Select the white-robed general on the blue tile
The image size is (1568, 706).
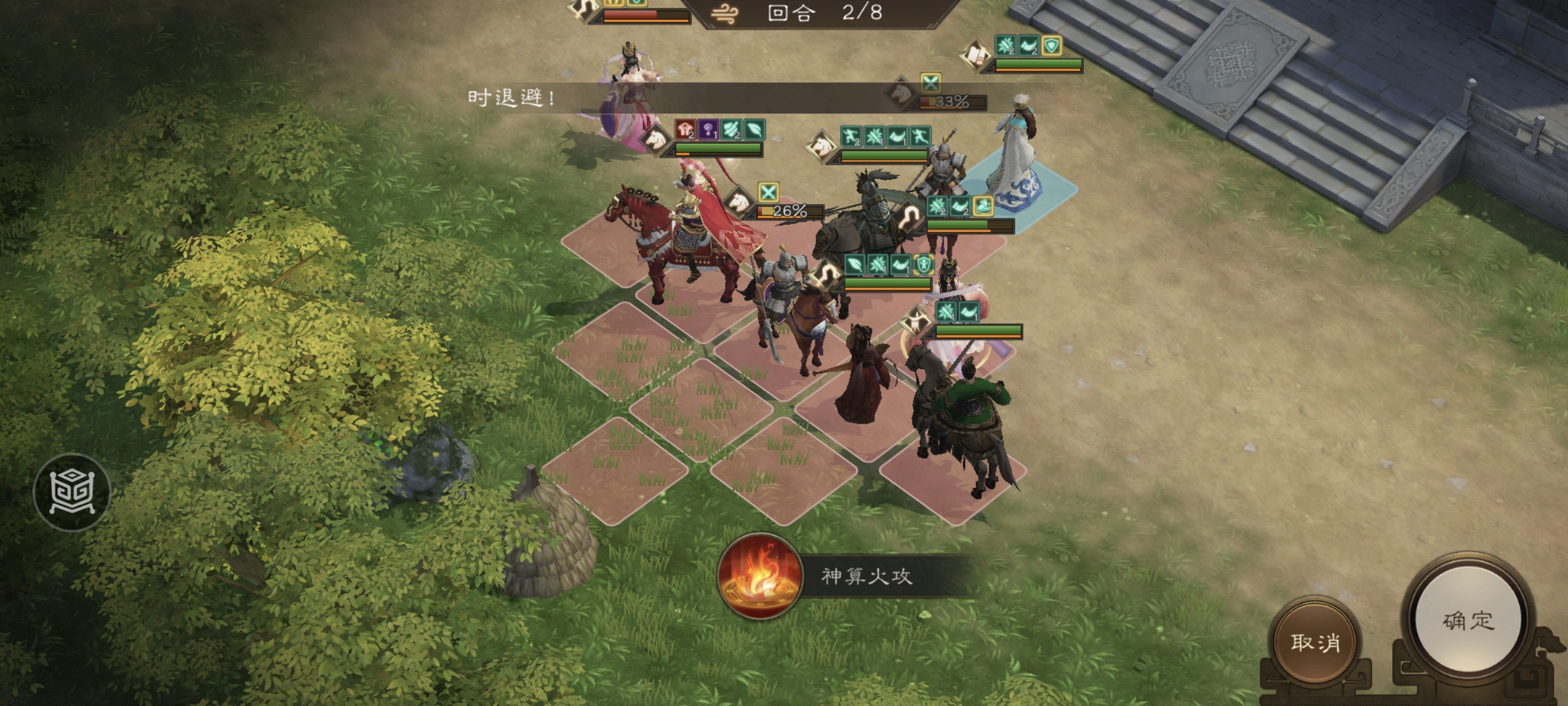tap(1016, 150)
